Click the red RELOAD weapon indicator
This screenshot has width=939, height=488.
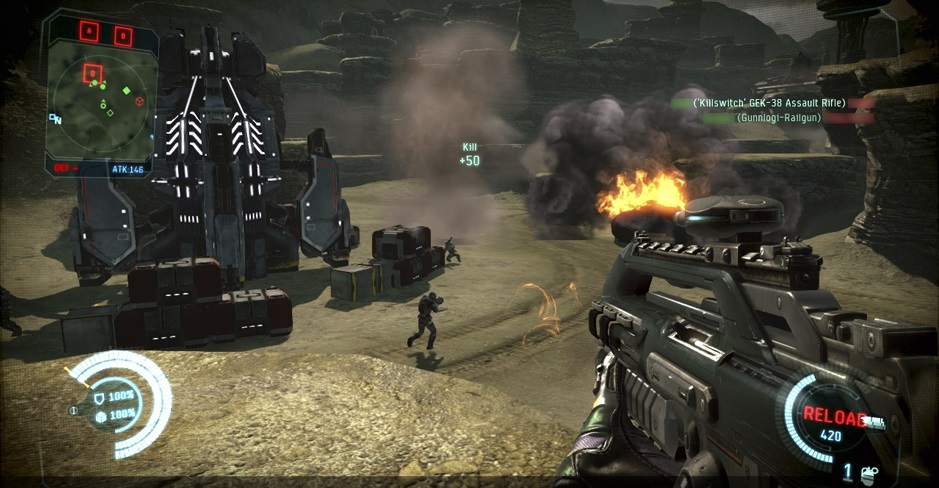click(x=832, y=416)
